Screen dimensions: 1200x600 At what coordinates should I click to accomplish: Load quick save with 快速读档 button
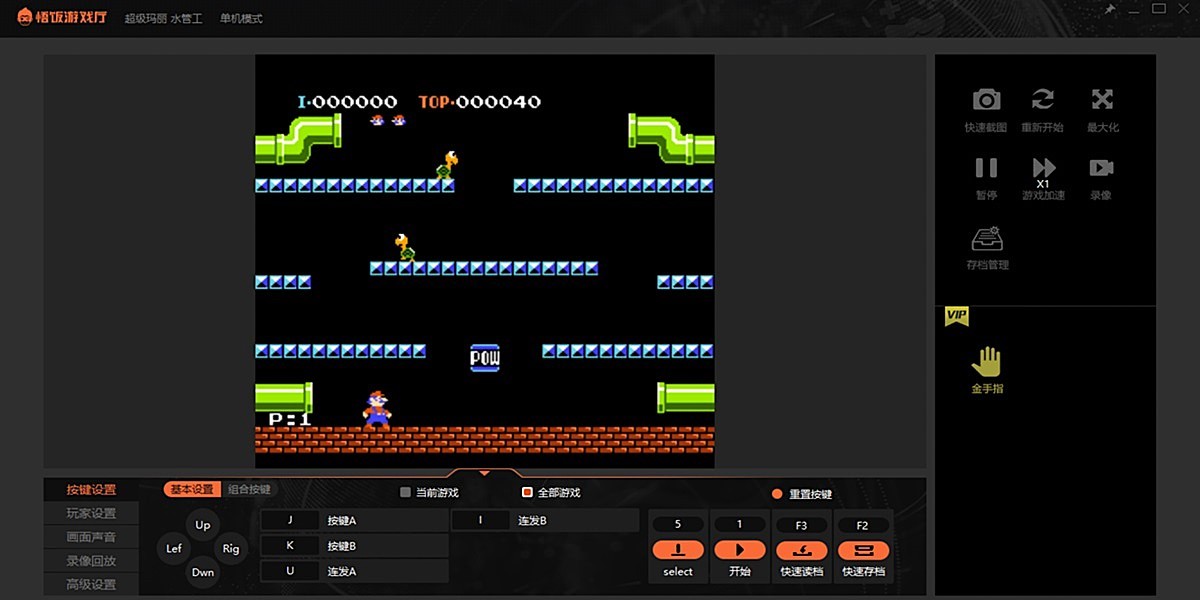[x=801, y=550]
